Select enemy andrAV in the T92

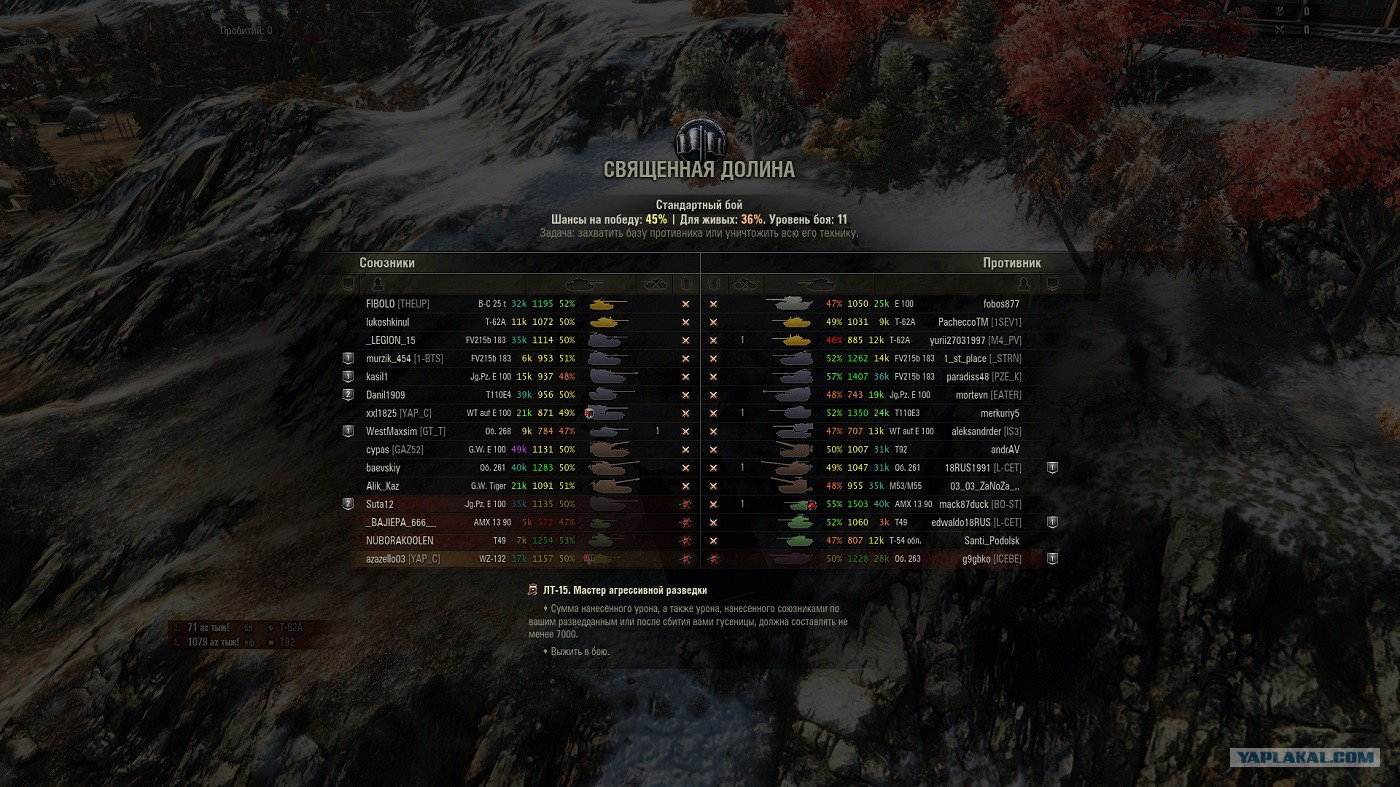(1004, 449)
